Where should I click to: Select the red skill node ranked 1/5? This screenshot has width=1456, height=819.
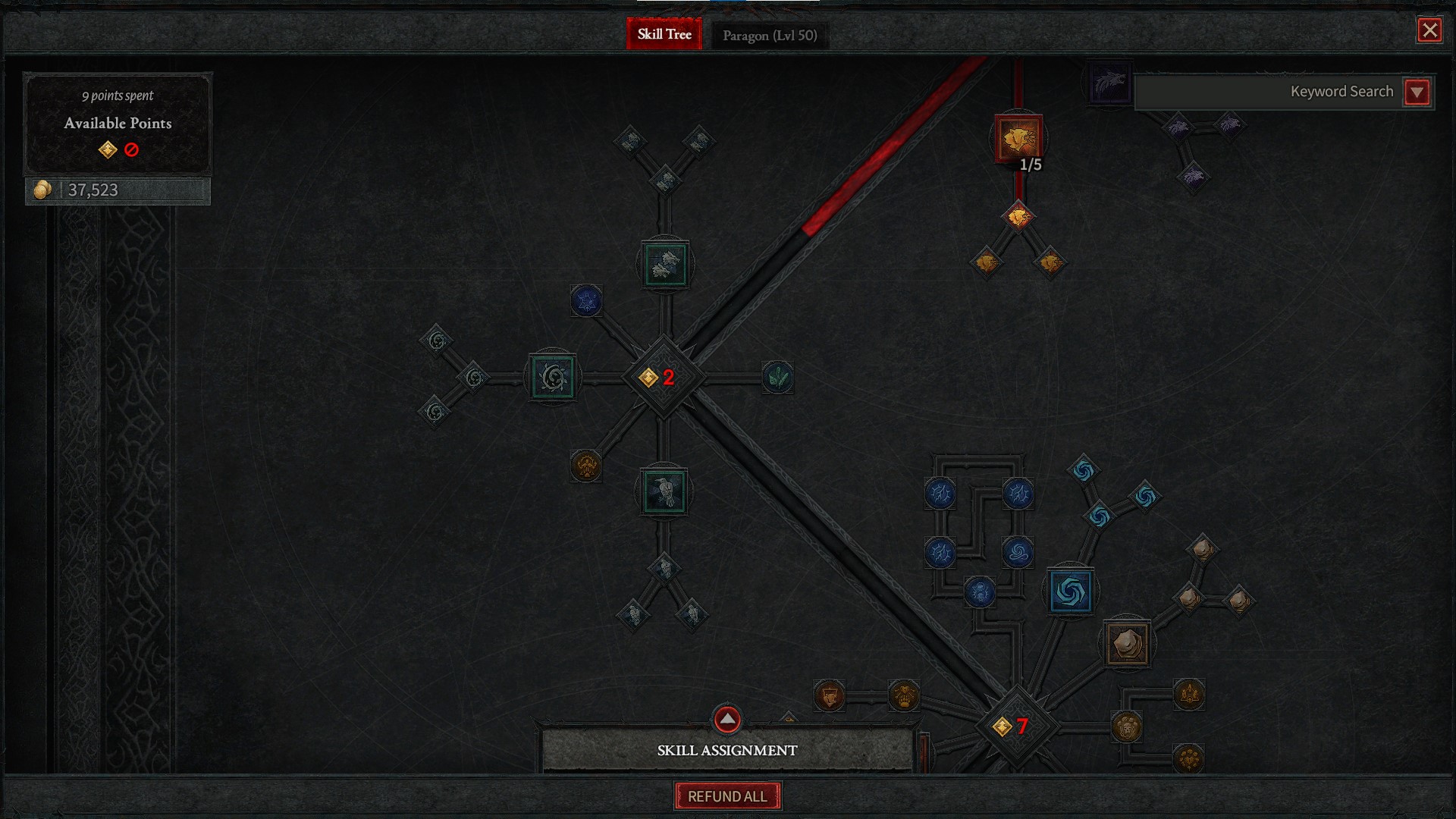pos(1018,139)
